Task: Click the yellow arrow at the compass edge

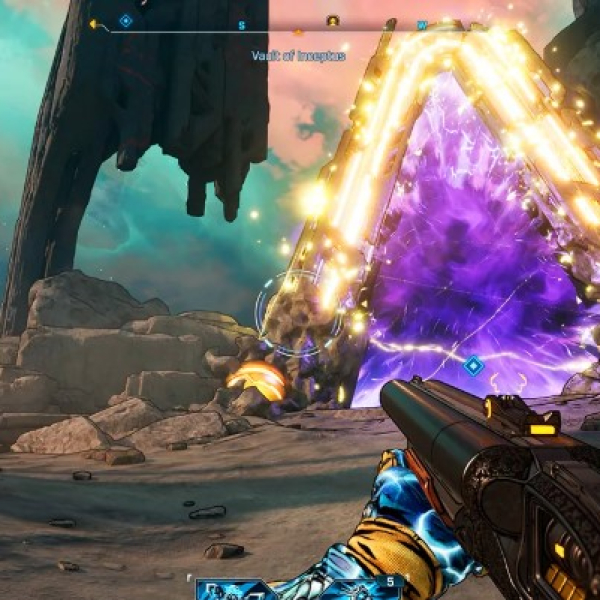Action: pos(94,24)
